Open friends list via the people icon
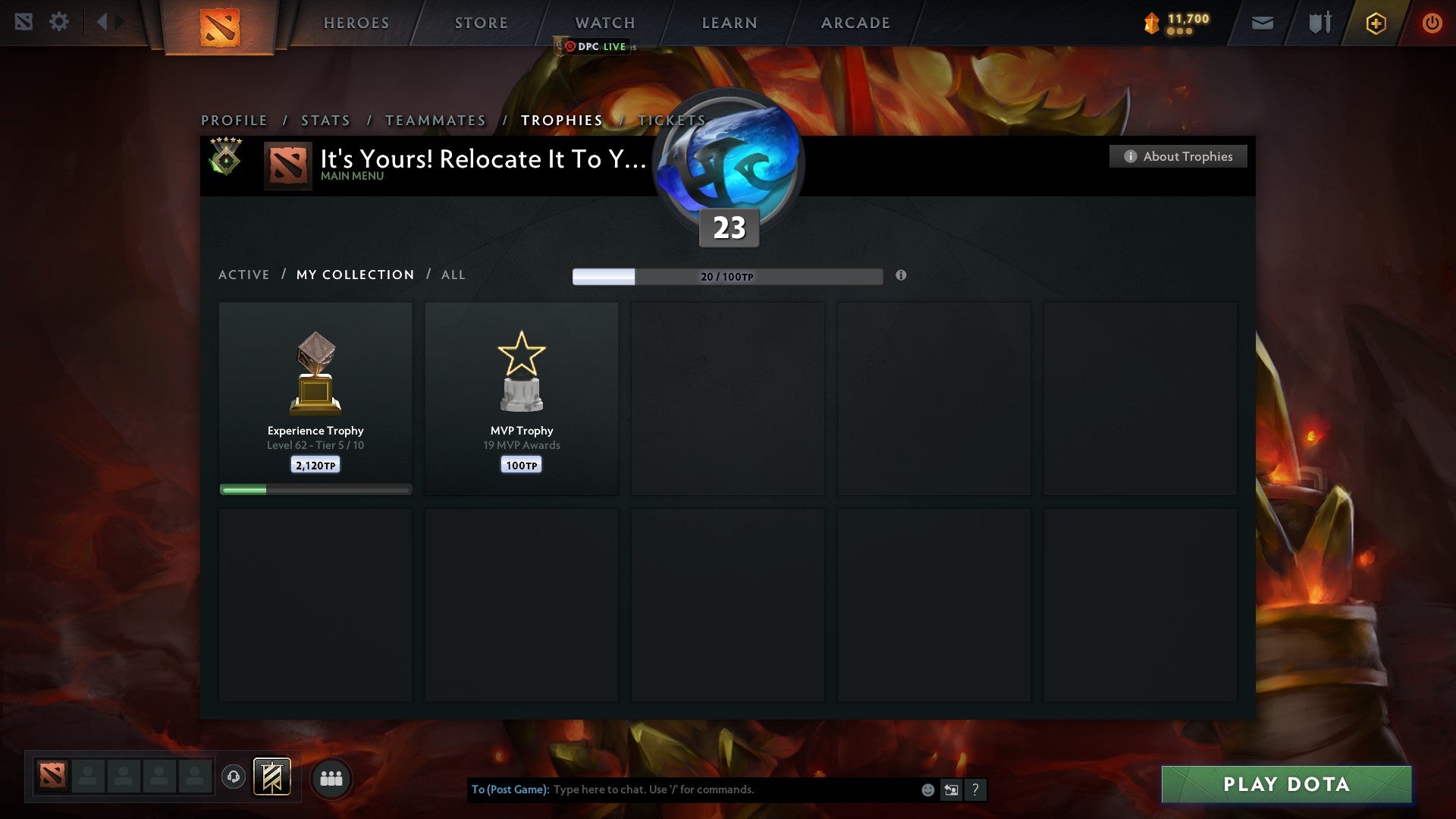The width and height of the screenshot is (1456, 819). click(331, 777)
